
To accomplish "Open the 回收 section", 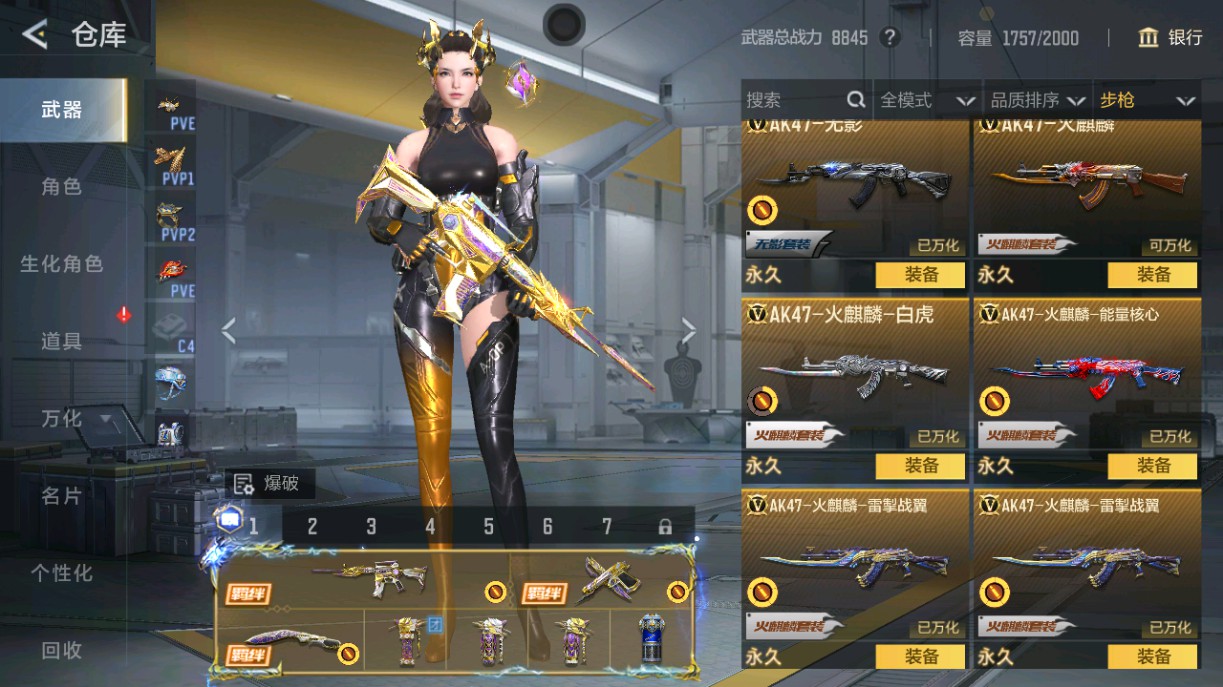I will pyautogui.click(x=62, y=650).
